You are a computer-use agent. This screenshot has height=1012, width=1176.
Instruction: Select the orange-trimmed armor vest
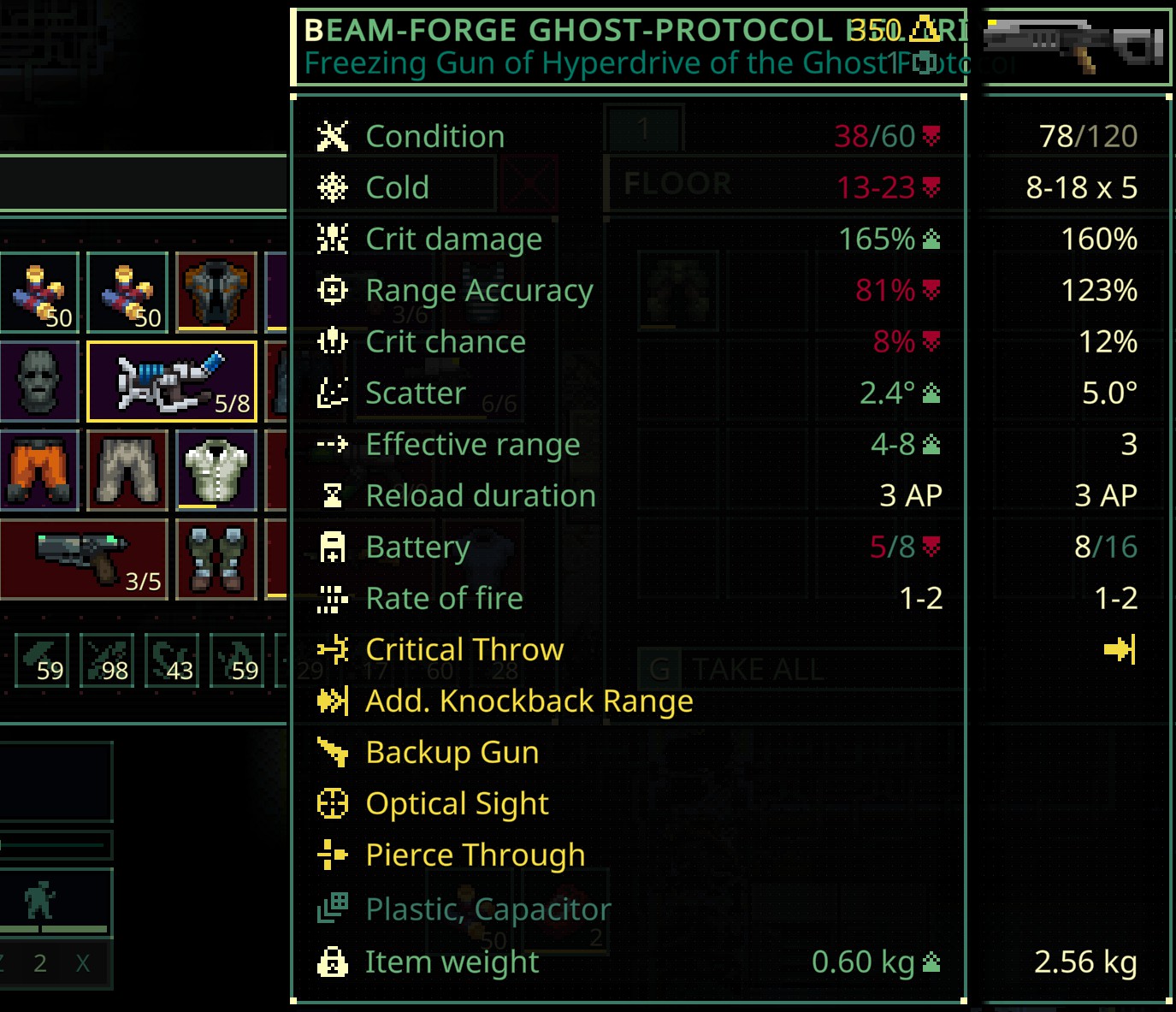click(x=216, y=293)
